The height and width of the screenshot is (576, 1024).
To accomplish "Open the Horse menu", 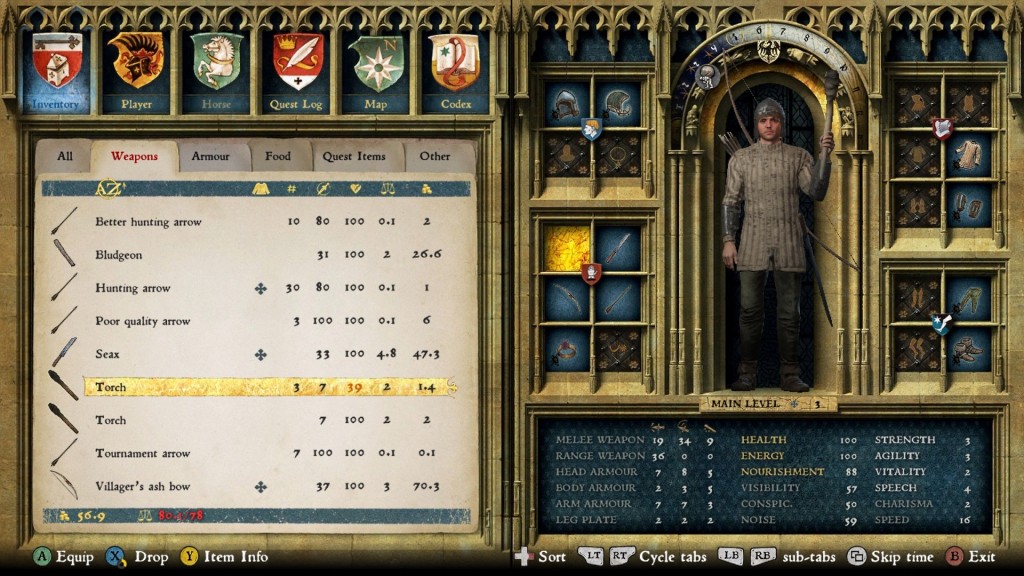I will coord(216,70).
